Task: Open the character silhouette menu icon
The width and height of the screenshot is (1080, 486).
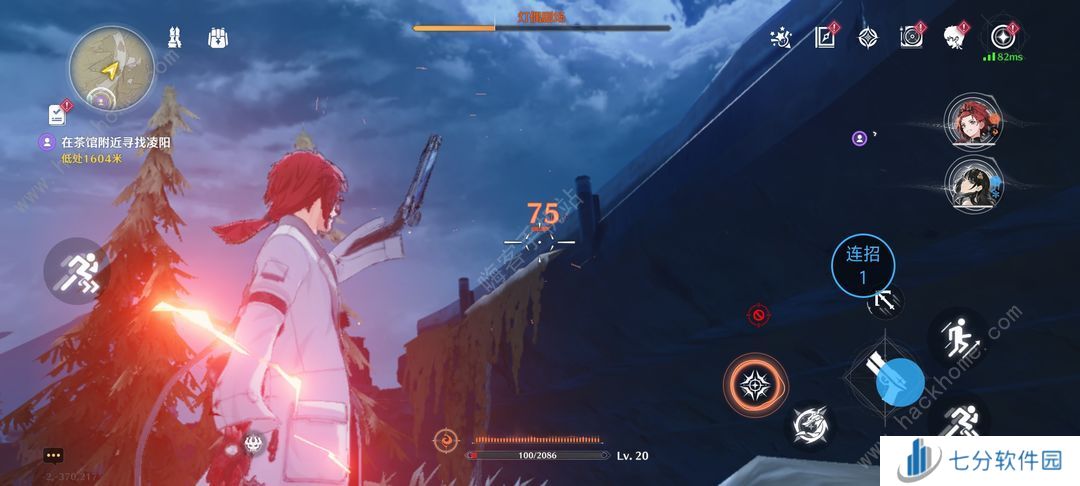Action: tap(954, 37)
